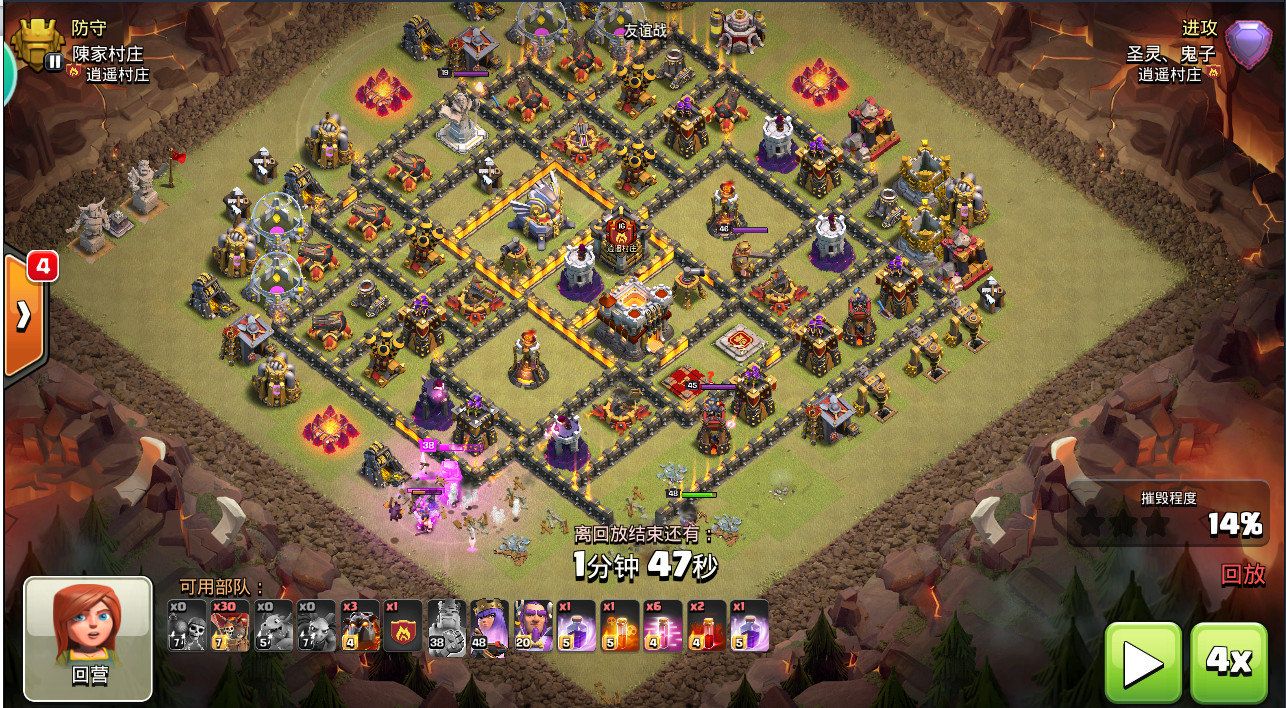Select the Lava Hound troop card

point(360,626)
